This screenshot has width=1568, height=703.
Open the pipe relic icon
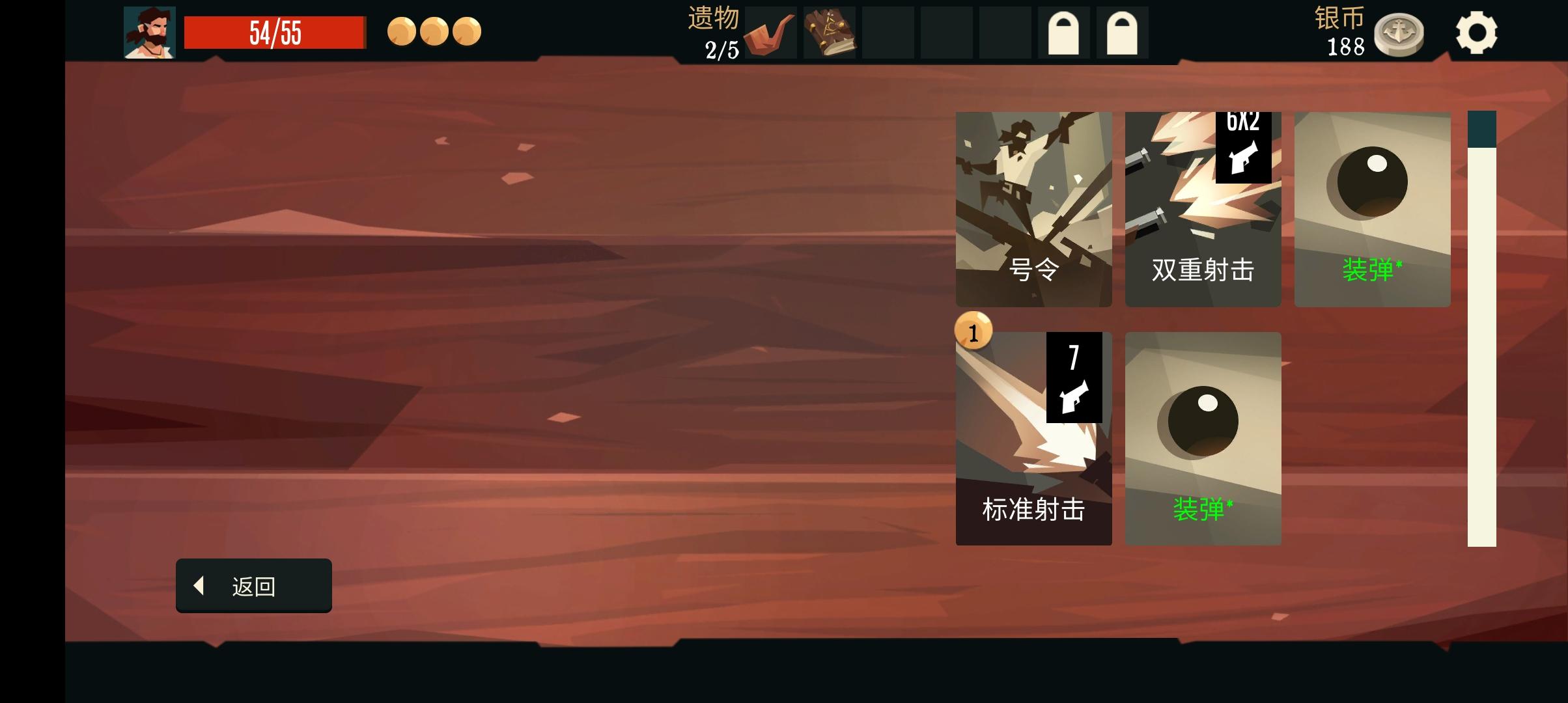(770, 33)
